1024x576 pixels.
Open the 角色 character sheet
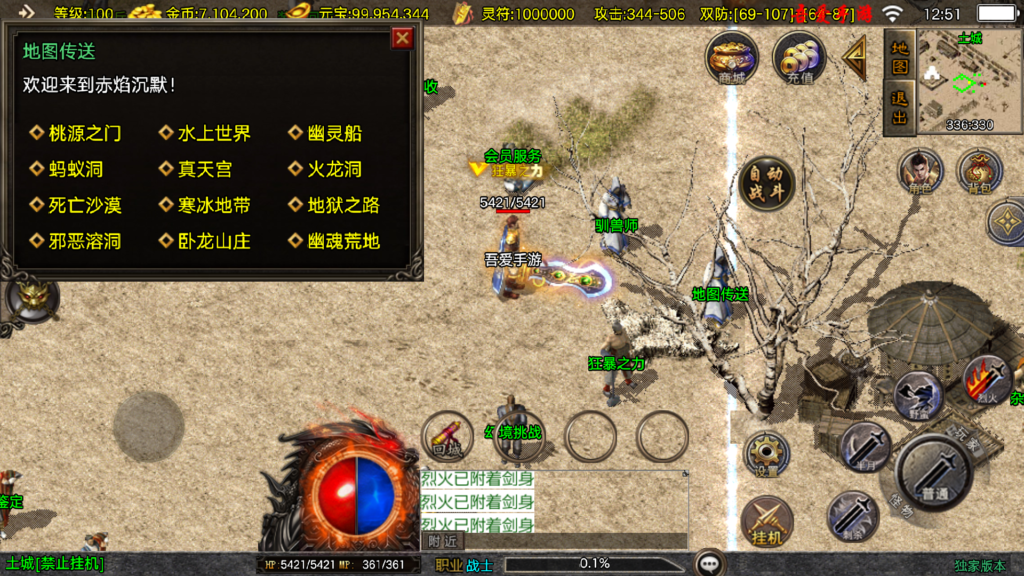[919, 172]
